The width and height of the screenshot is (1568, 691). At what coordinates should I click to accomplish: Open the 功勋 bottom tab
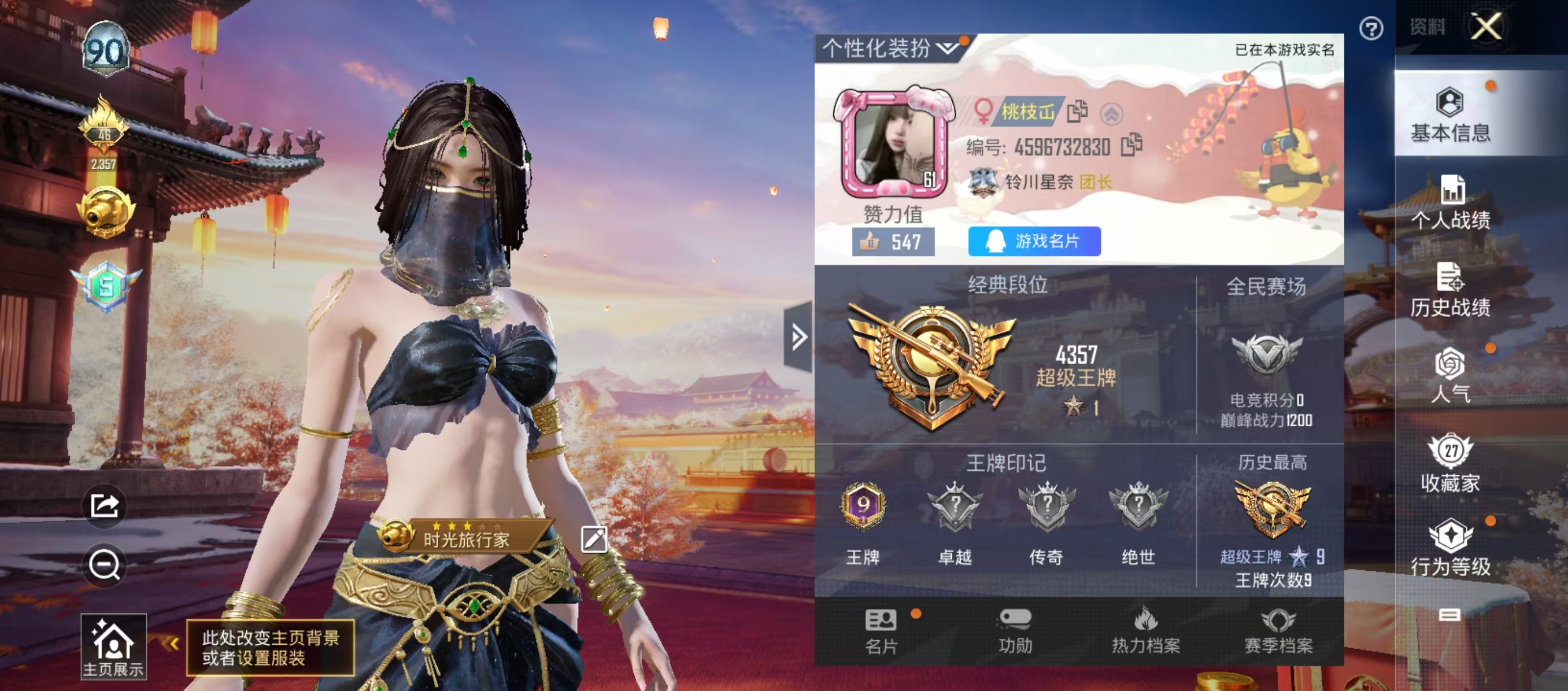1014,631
